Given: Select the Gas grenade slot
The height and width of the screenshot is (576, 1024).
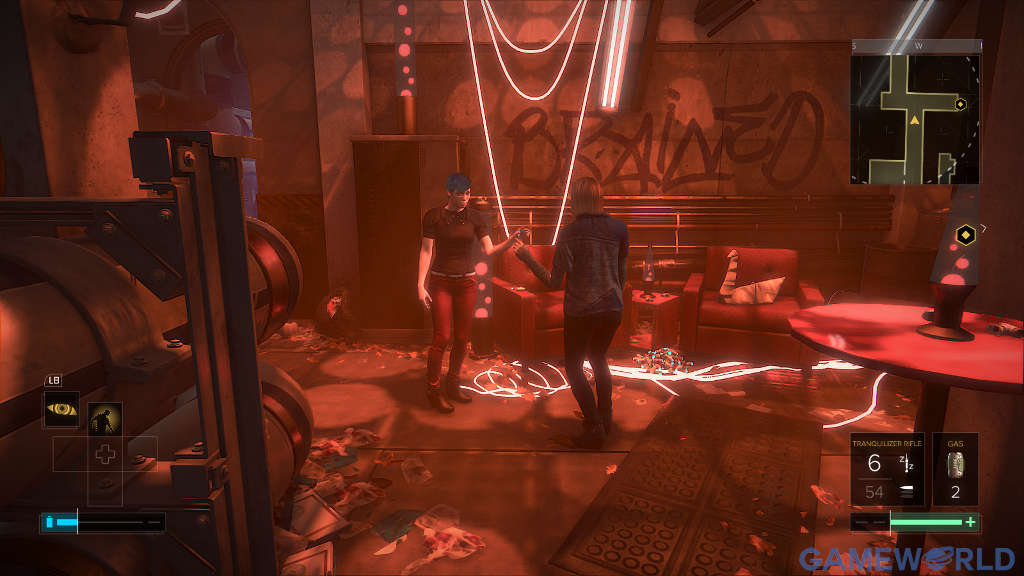Looking at the screenshot, I should point(955,470).
